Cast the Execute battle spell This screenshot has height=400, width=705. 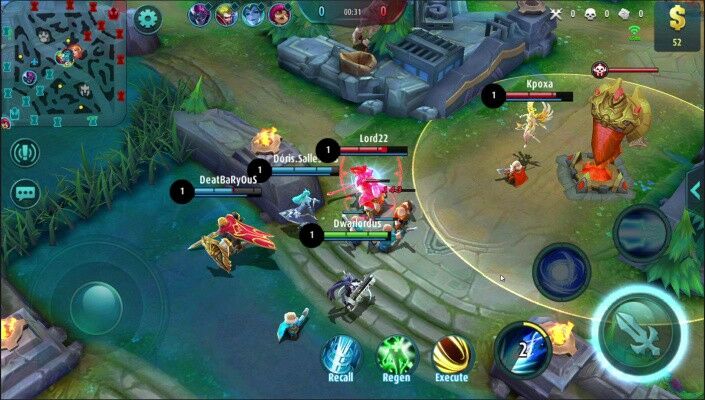coord(451,355)
